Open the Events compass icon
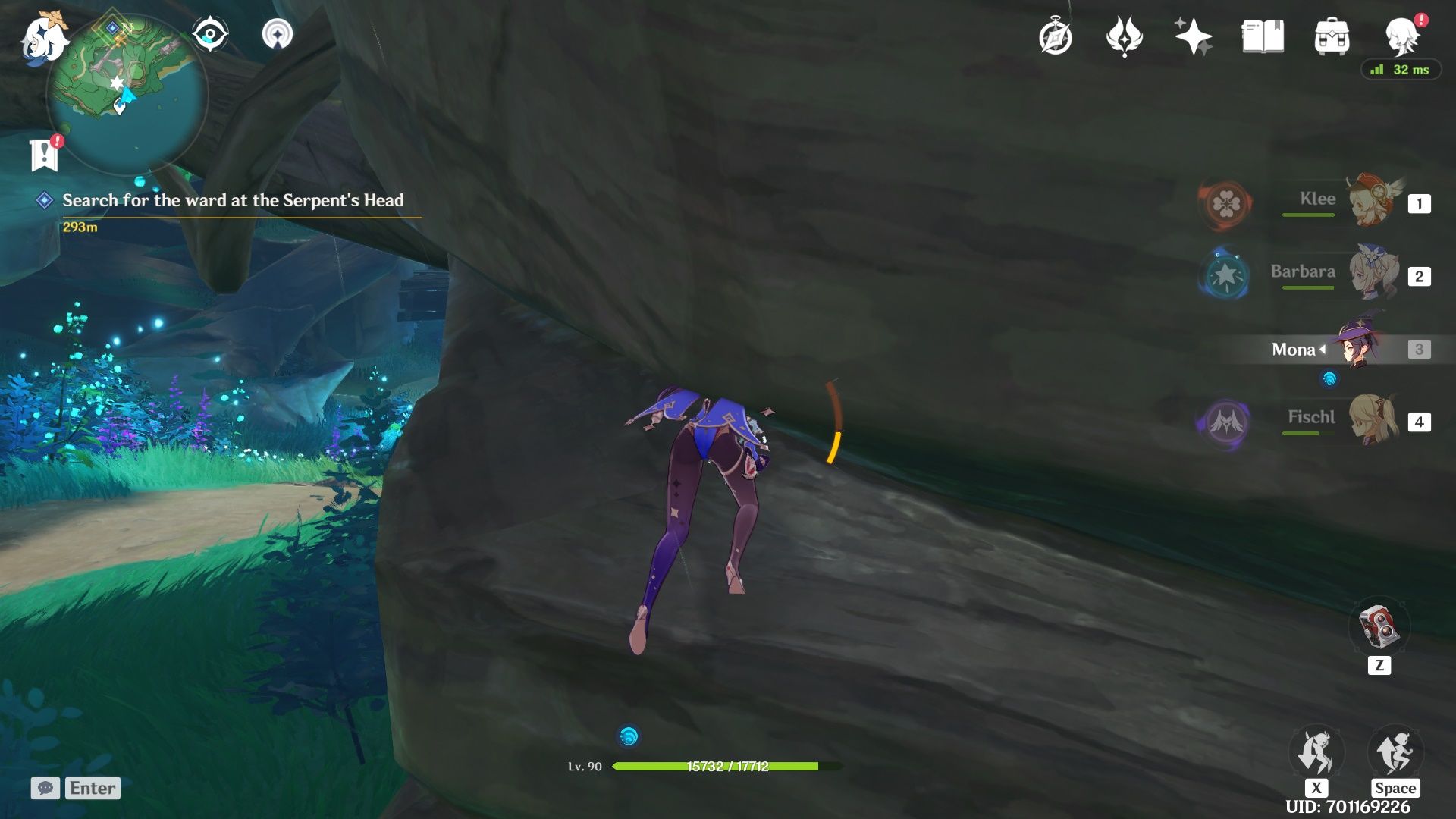Viewport: 1456px width, 819px height. pos(1056,37)
